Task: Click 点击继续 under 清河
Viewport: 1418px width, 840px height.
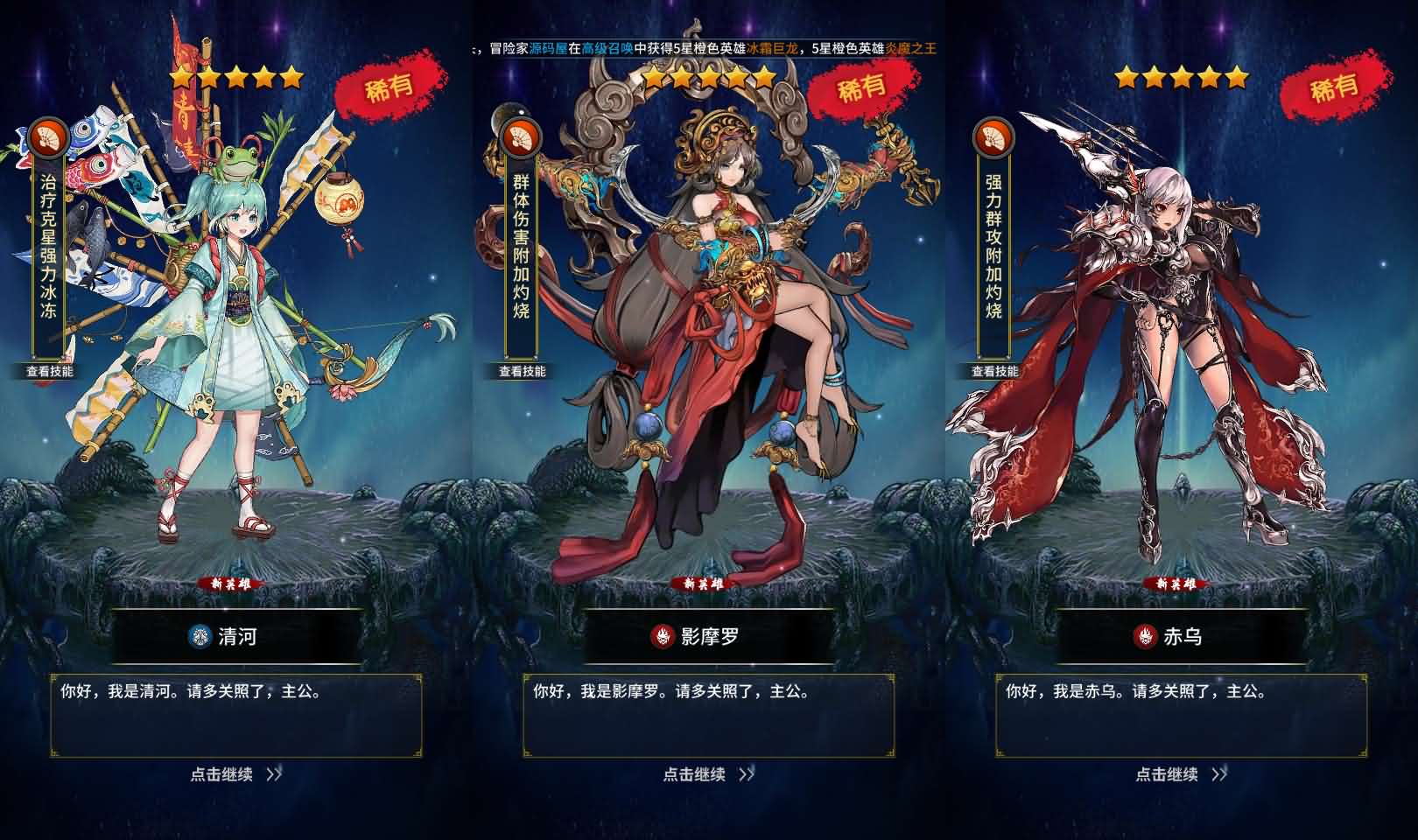Action: tap(221, 775)
